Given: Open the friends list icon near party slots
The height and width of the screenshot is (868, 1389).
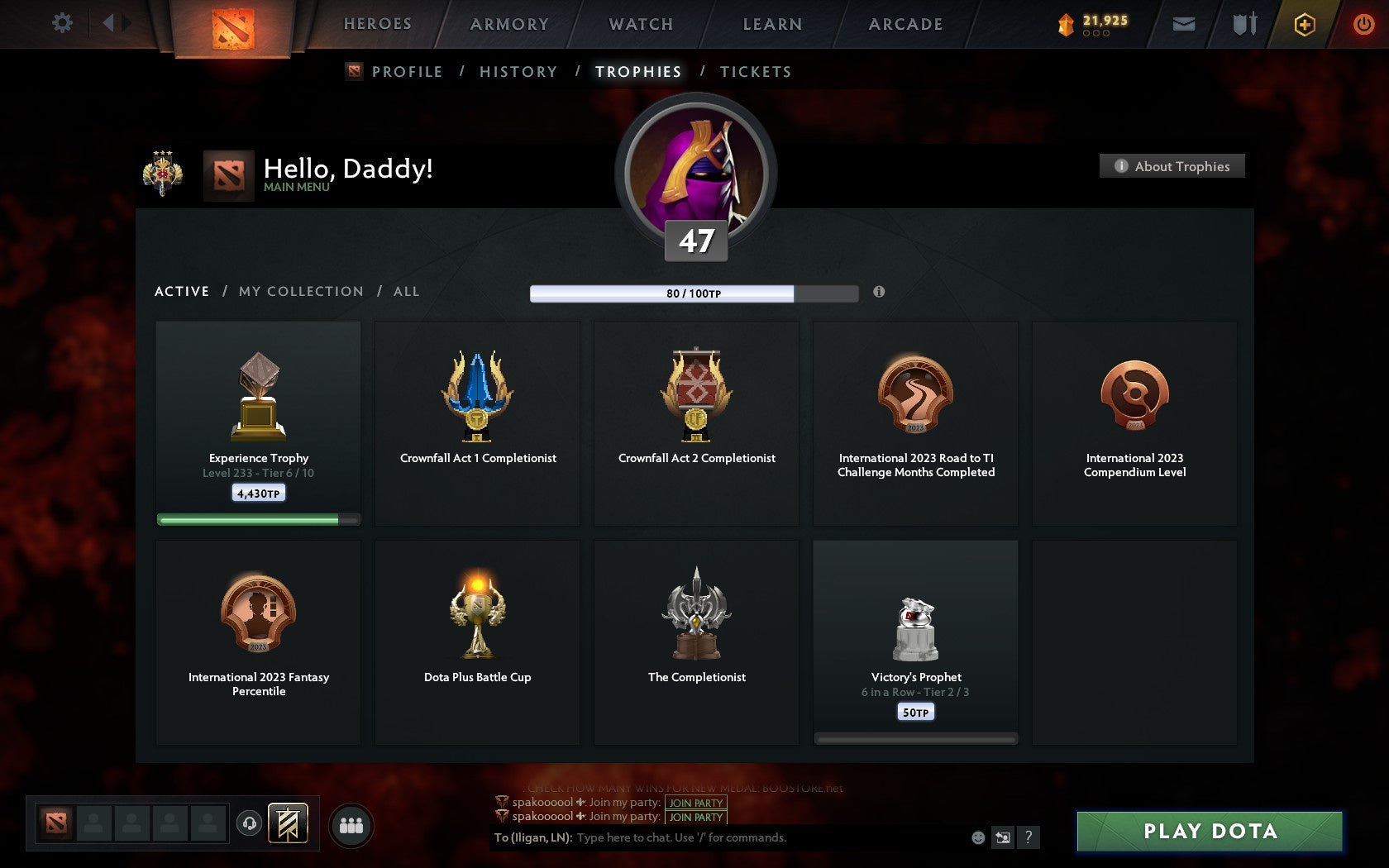Looking at the screenshot, I should tap(351, 823).
